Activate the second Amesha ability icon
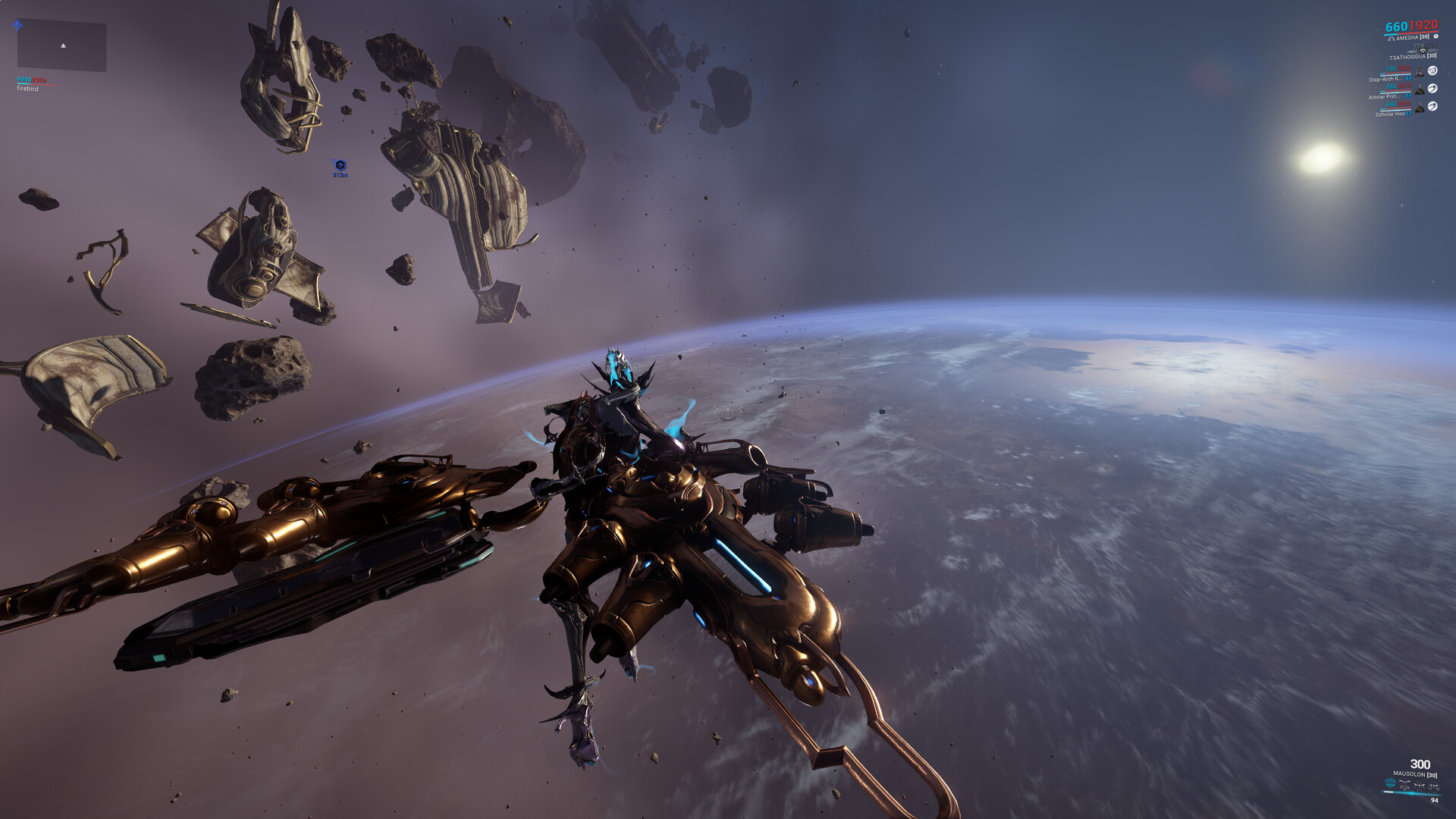Image resolution: width=1456 pixels, height=819 pixels. click(1405, 785)
